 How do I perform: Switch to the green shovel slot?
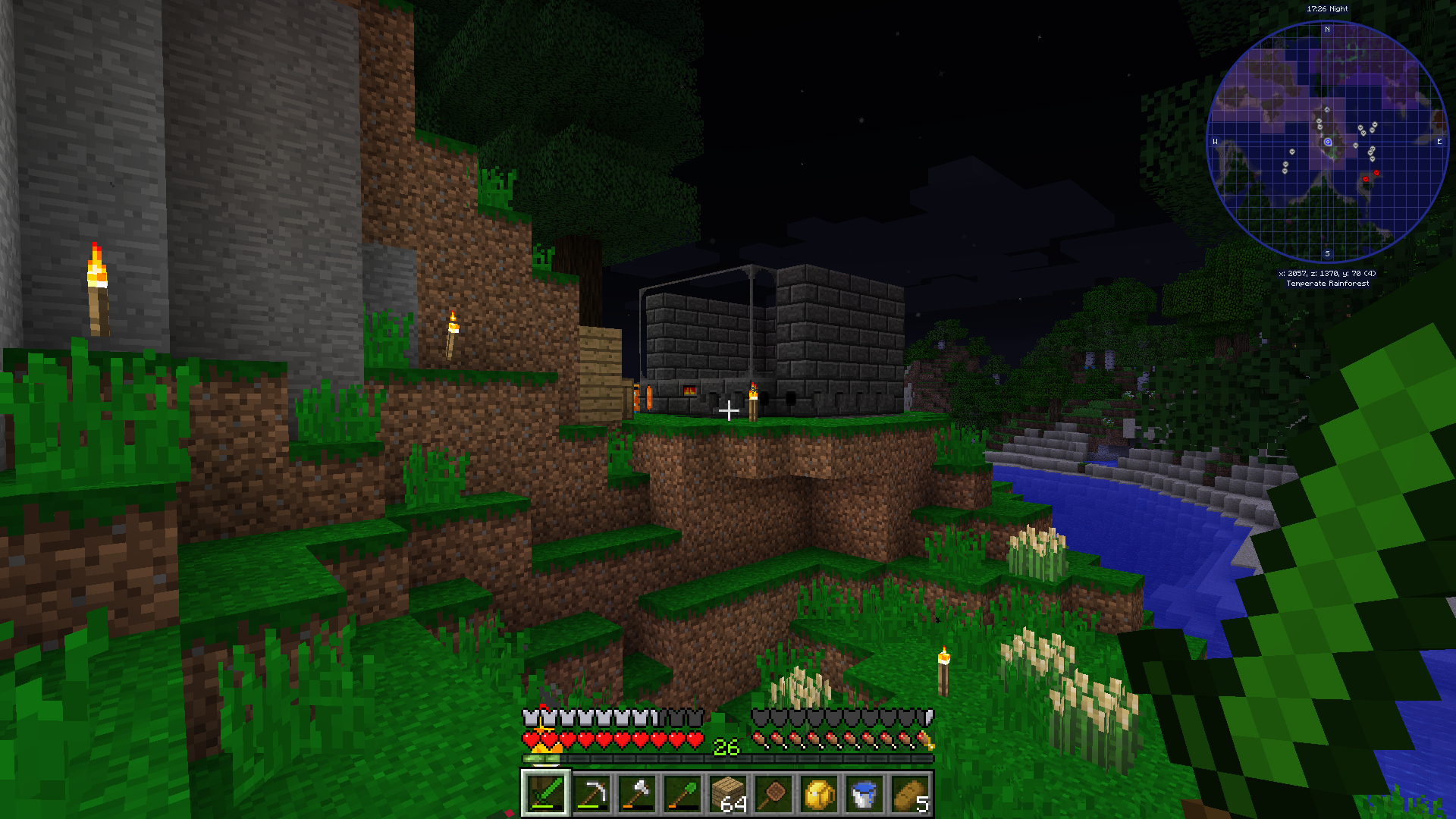[x=682, y=793]
